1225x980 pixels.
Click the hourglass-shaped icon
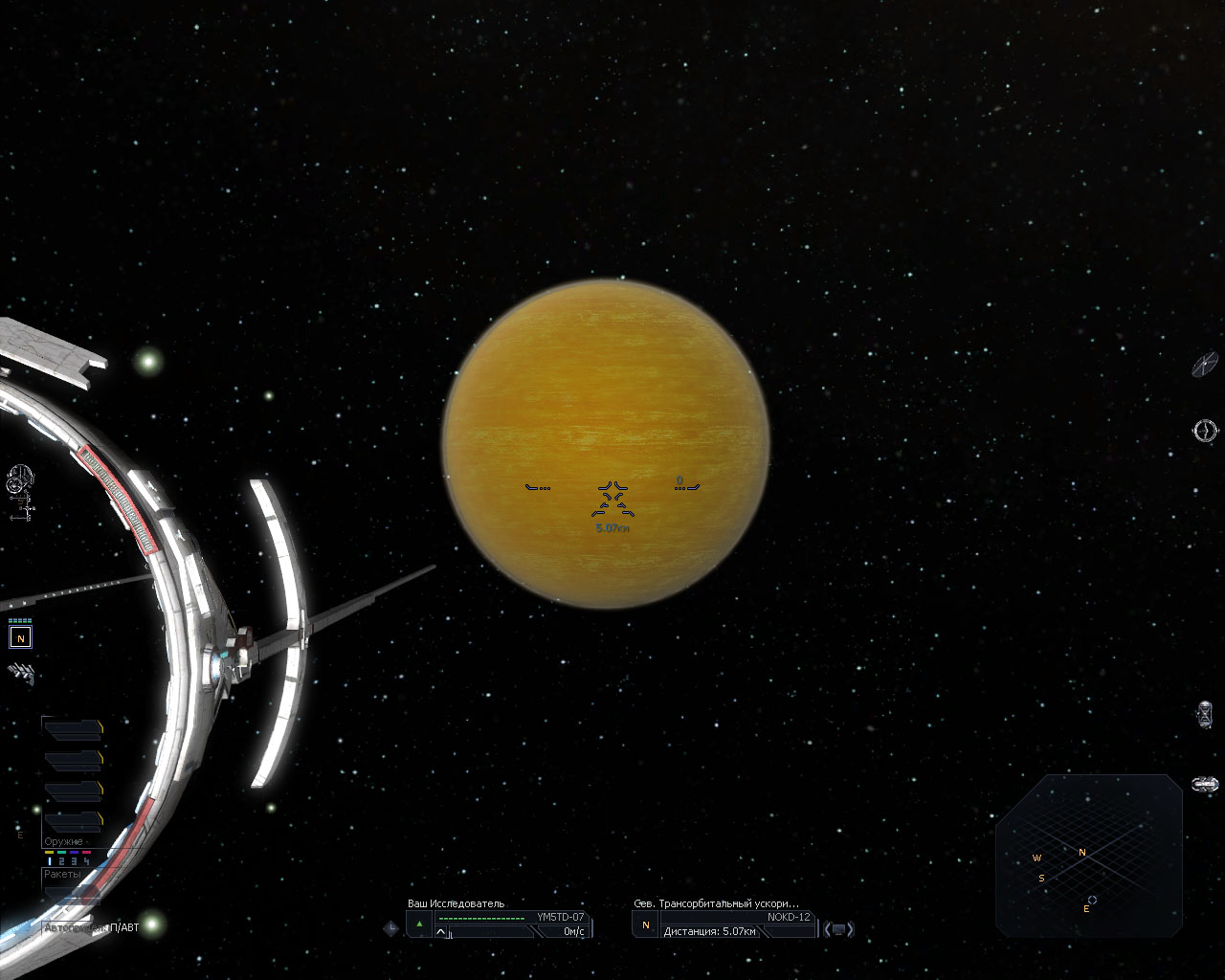coord(1205,714)
